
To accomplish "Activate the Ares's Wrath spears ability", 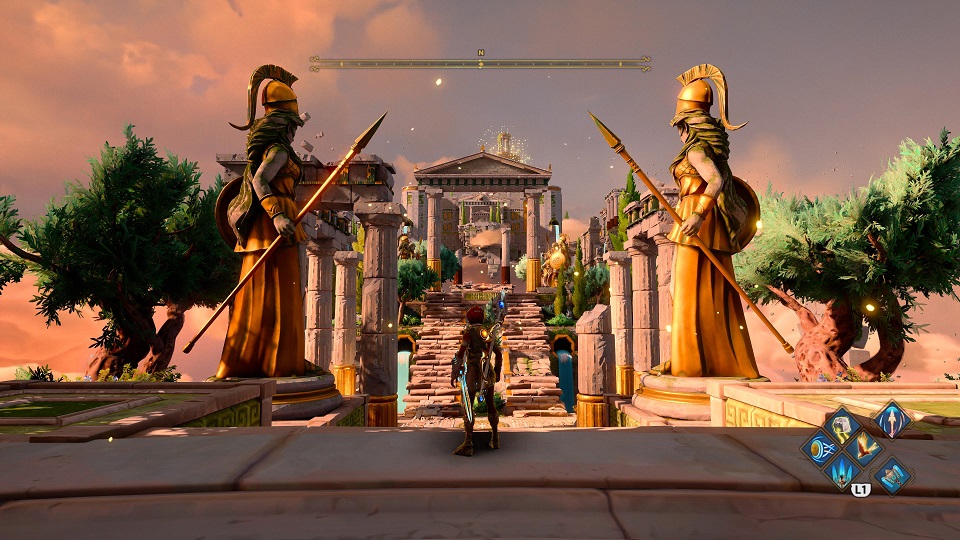I will pyautogui.click(x=842, y=470).
